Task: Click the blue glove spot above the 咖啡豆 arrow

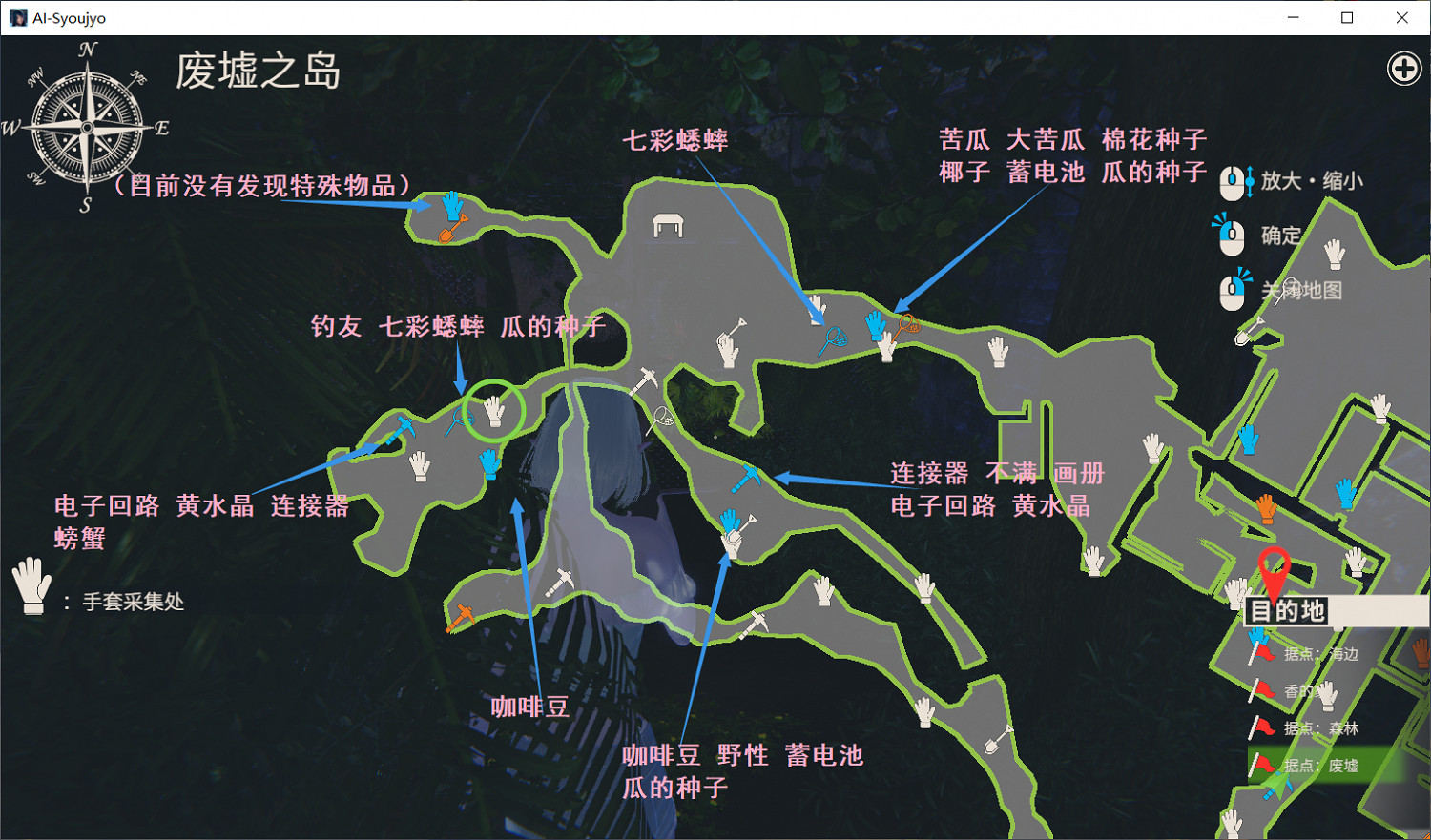Action: tap(491, 464)
